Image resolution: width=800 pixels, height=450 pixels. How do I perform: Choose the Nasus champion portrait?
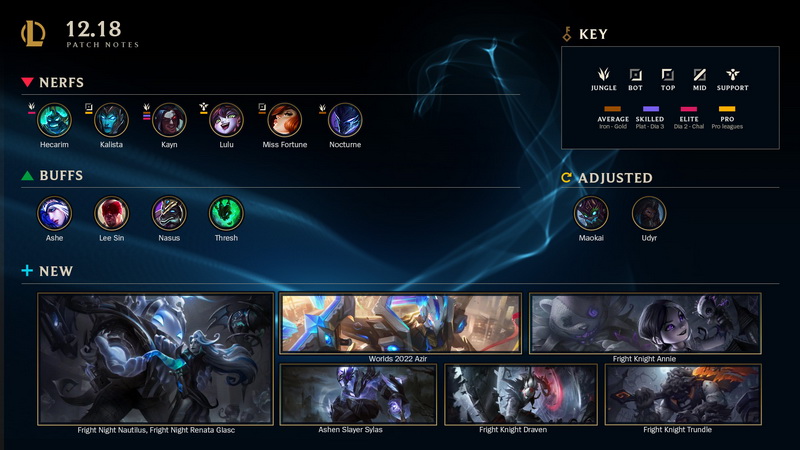169,213
